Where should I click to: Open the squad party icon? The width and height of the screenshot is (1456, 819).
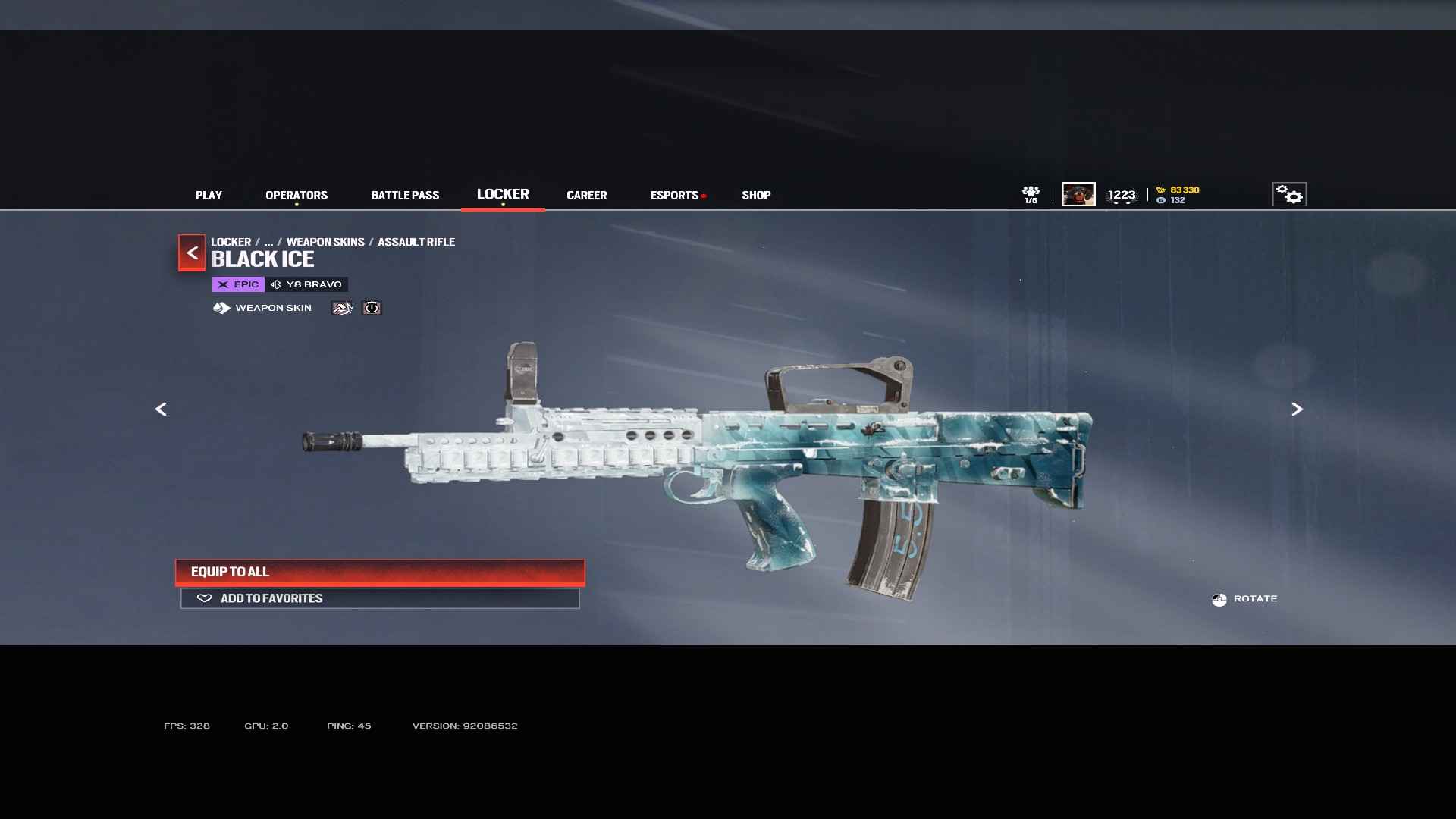click(1031, 194)
